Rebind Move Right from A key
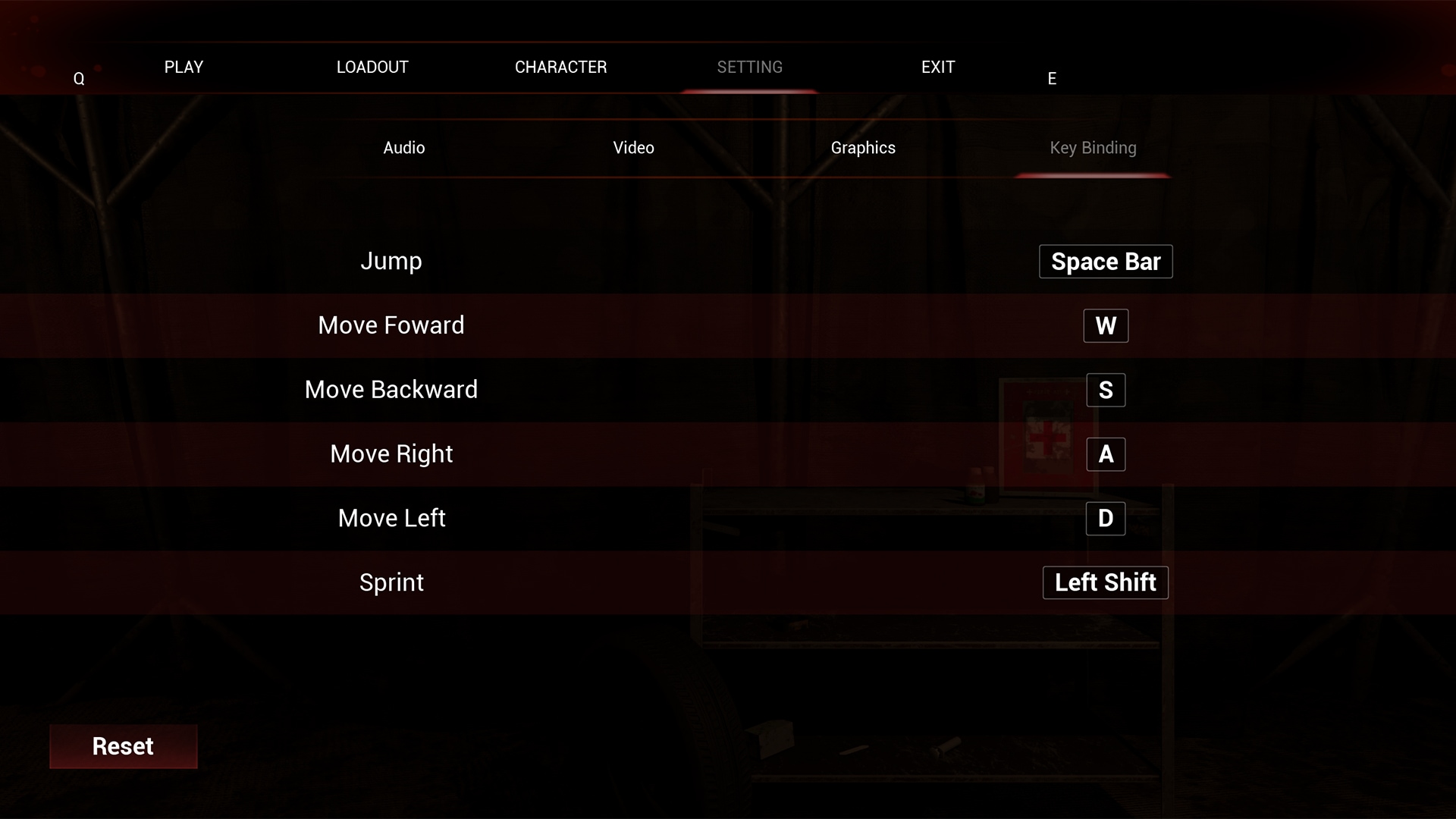1456x819 pixels. (x=1105, y=454)
